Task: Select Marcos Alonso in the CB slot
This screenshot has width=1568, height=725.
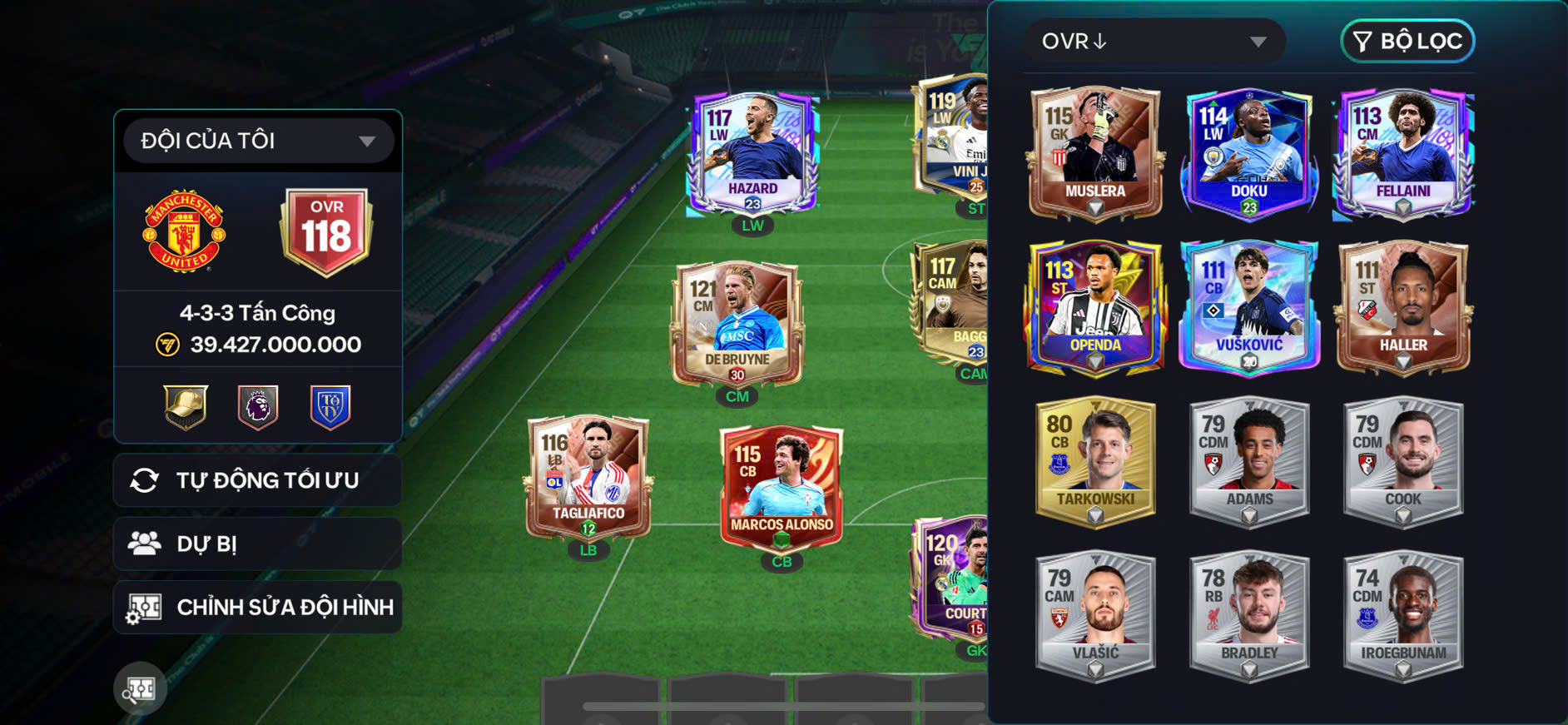Action: click(x=782, y=489)
